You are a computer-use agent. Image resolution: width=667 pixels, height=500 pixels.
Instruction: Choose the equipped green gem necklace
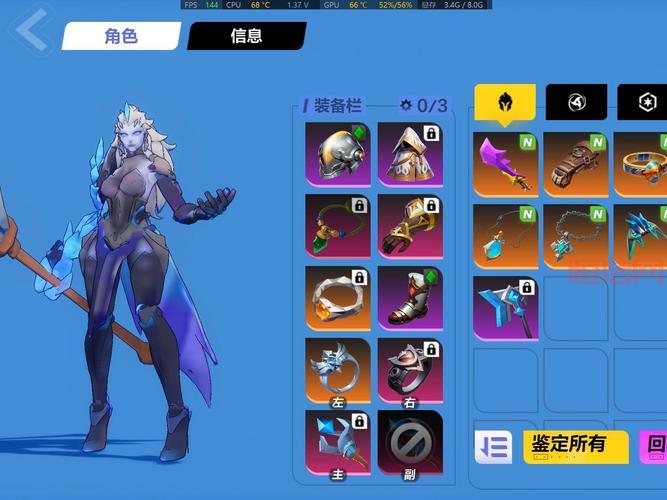coord(338,225)
